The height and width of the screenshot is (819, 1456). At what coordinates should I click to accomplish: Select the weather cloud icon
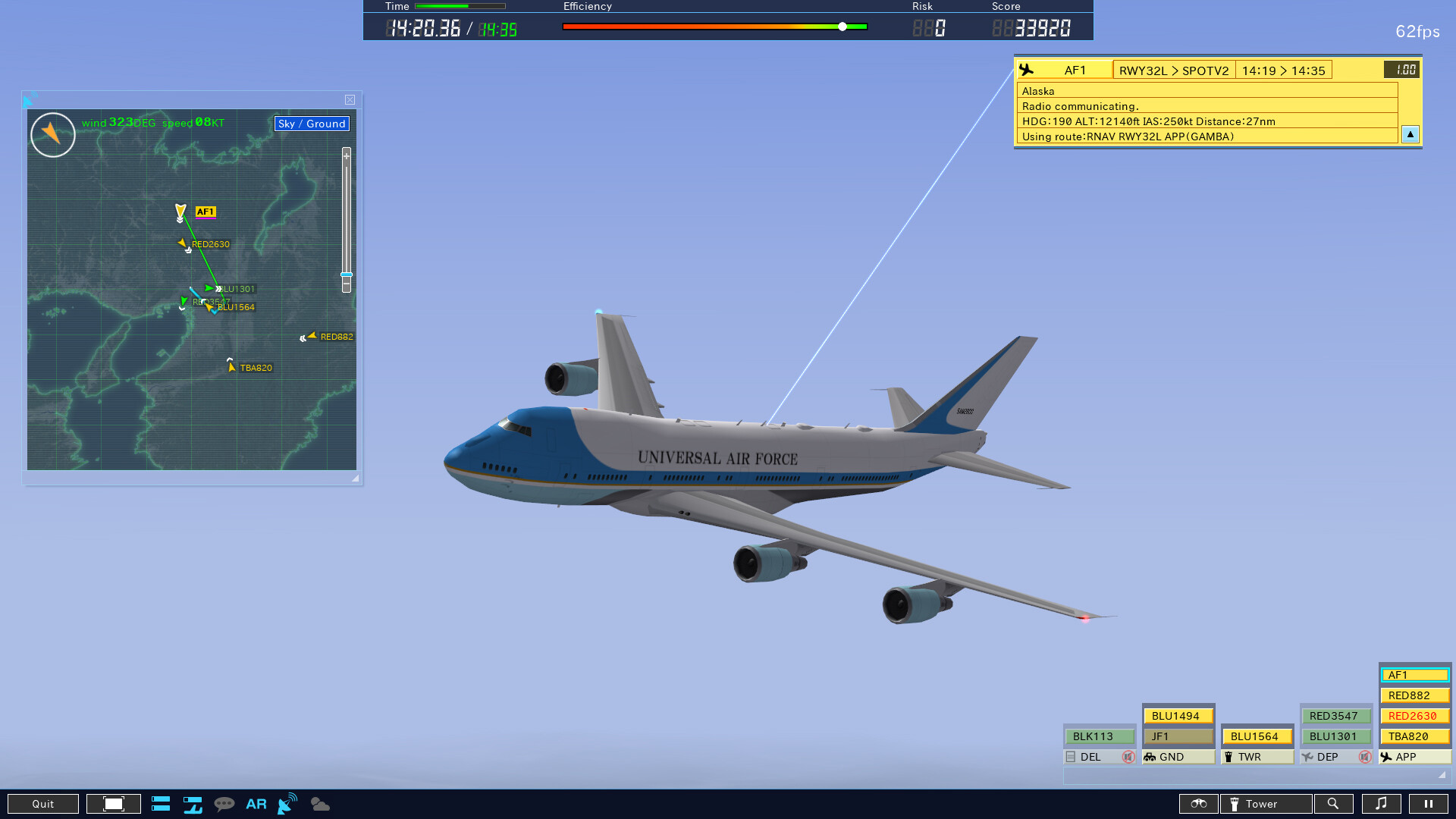[x=319, y=804]
